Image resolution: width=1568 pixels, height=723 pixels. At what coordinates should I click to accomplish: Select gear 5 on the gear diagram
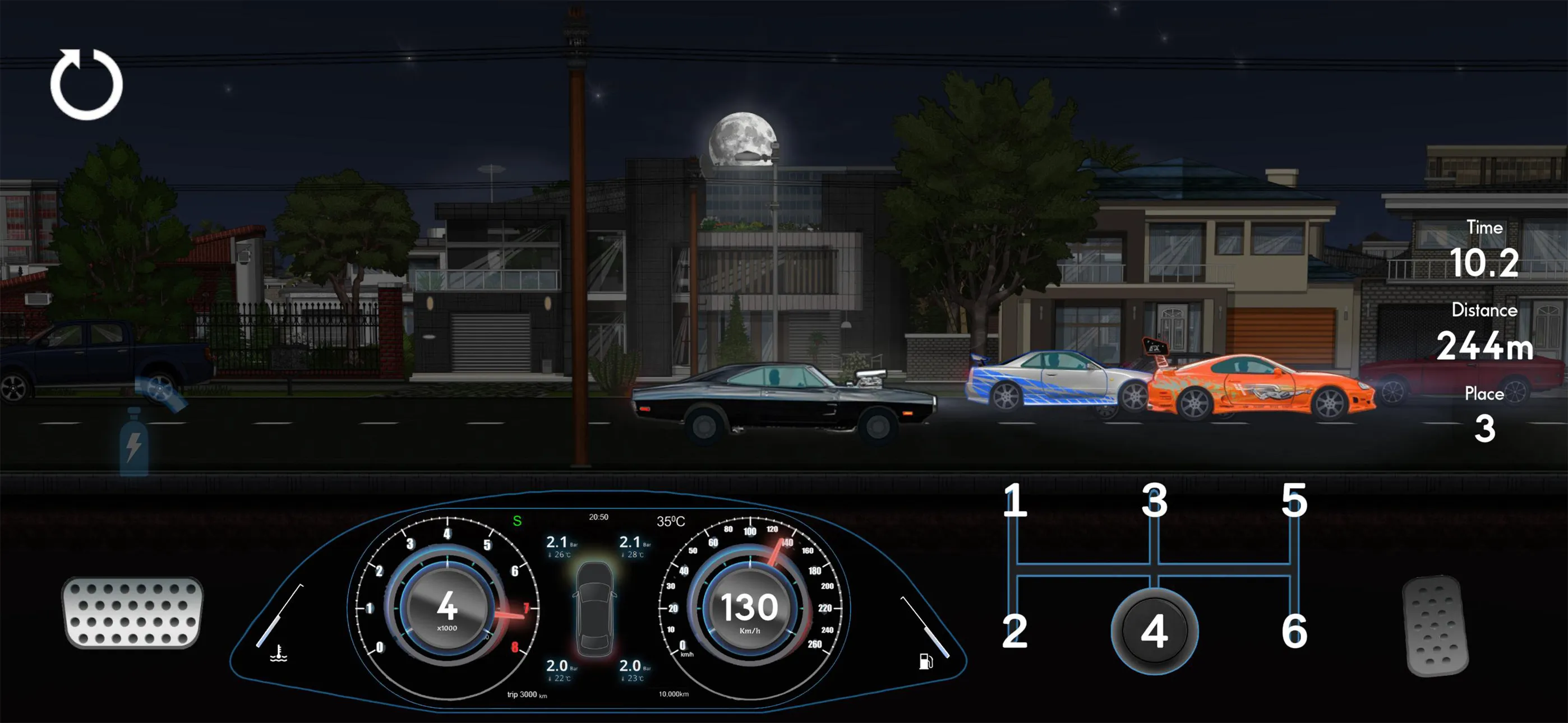[x=1297, y=501]
